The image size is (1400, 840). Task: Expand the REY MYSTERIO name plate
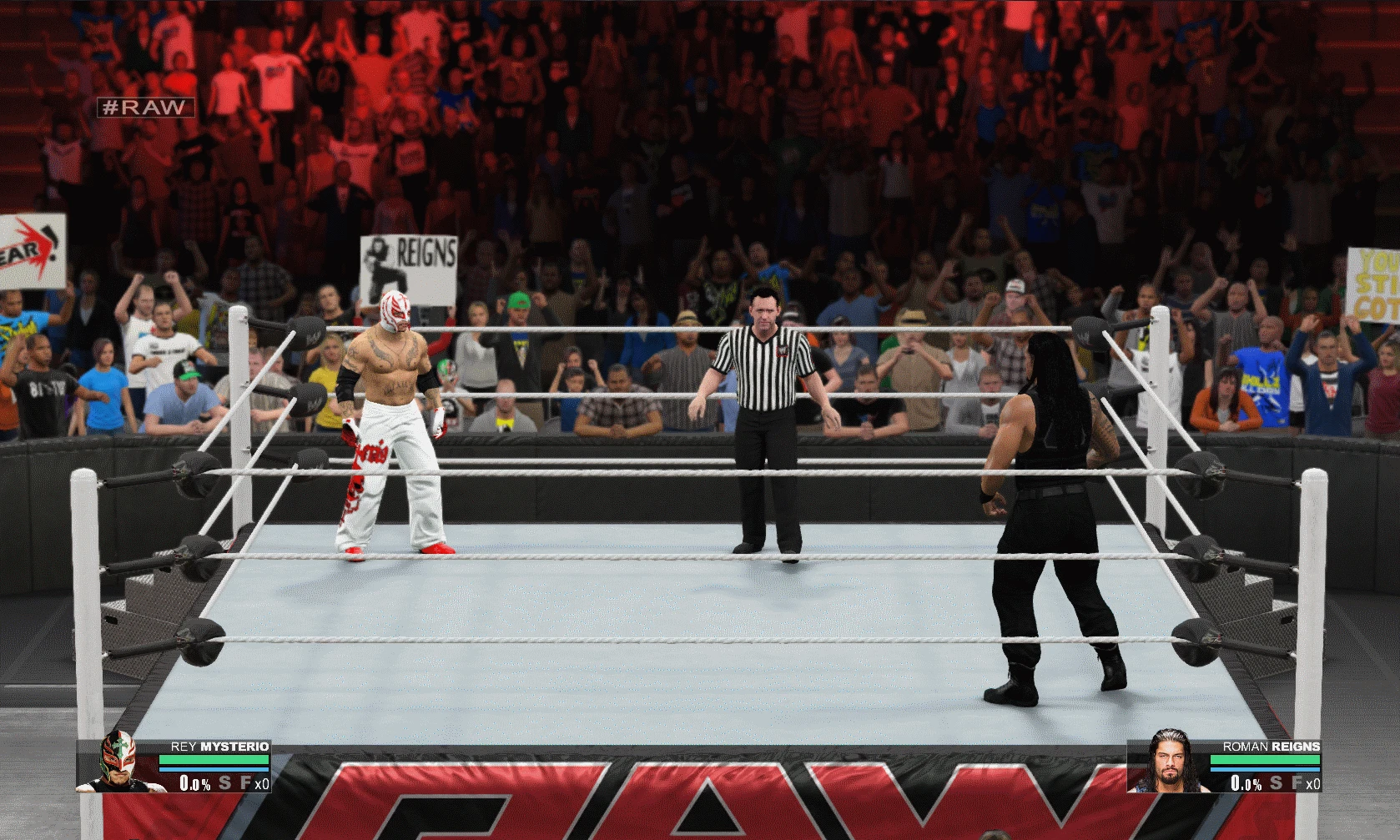coord(219,746)
